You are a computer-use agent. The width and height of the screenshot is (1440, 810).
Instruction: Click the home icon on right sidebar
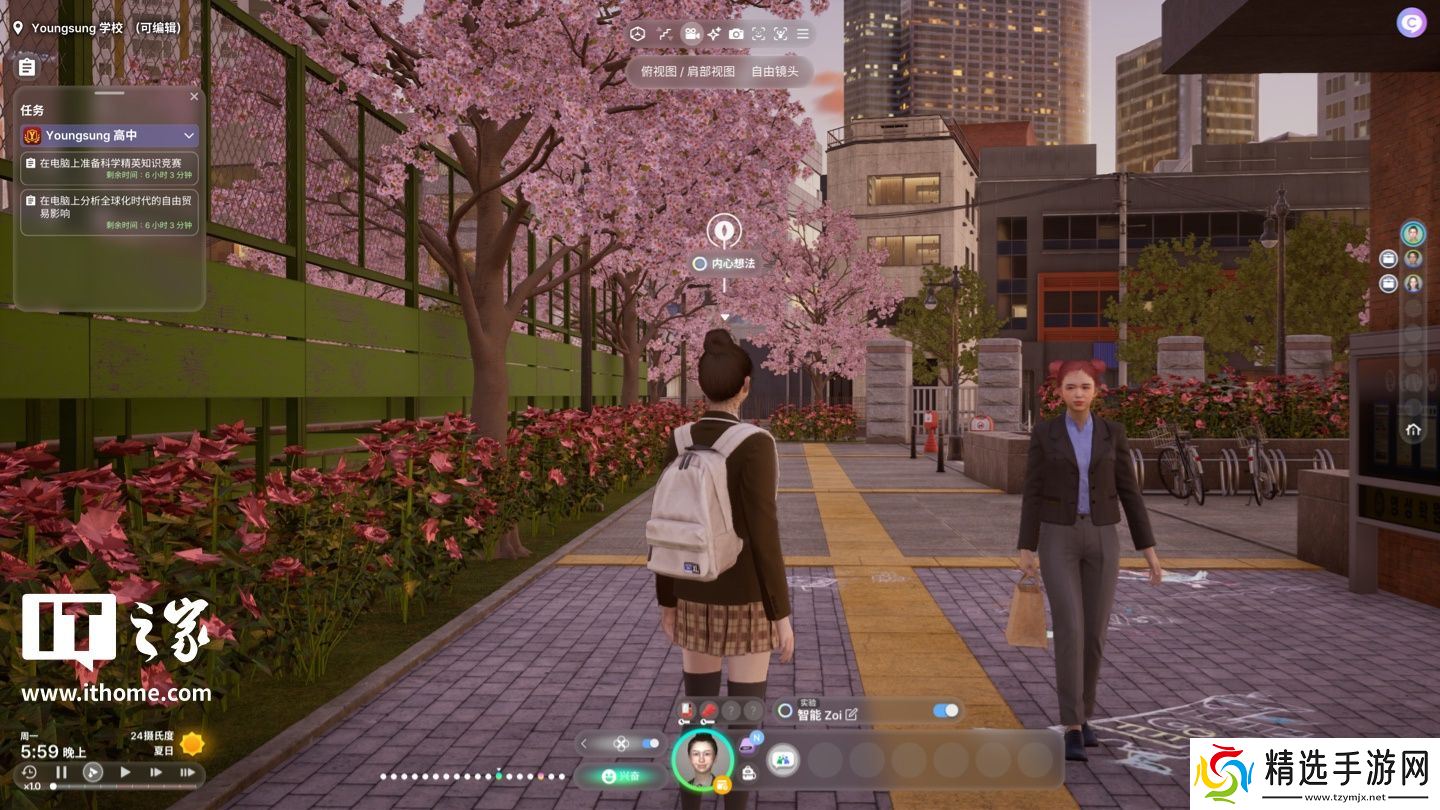point(1413,430)
